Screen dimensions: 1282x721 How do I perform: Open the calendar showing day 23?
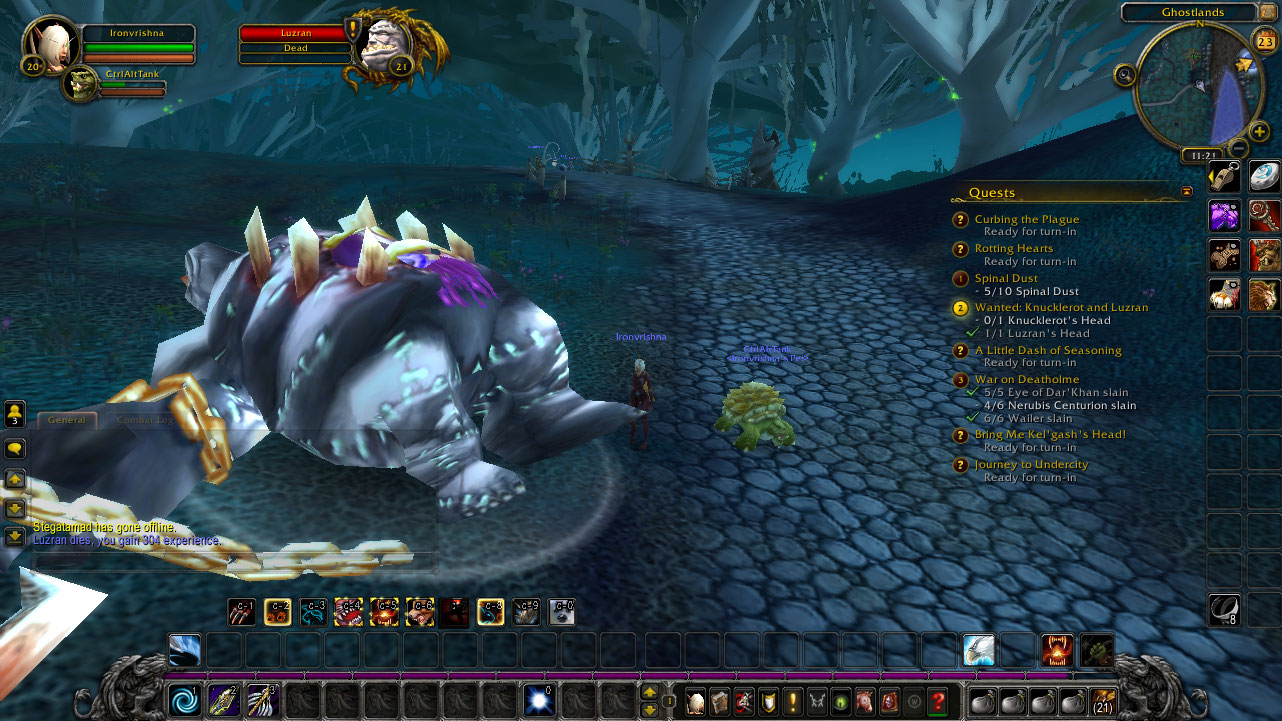point(1263,40)
